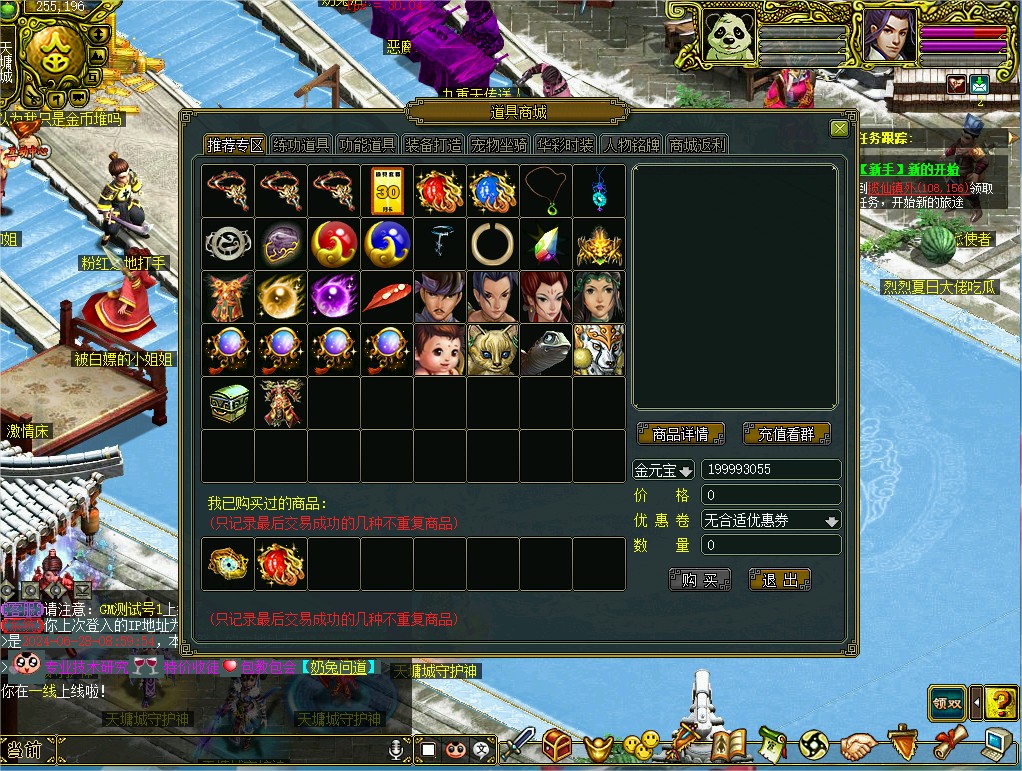Switch to the 华彩时装 tab
1022x771 pixels.
[565, 145]
